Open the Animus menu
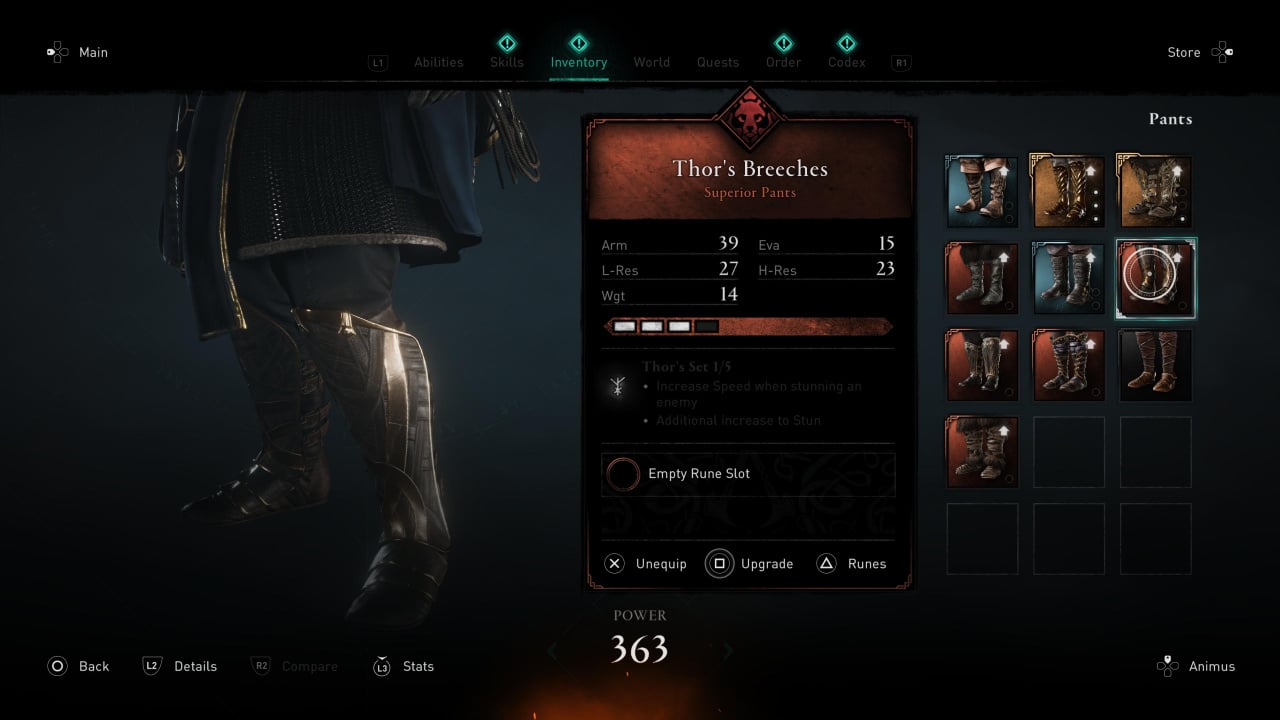Screen dimensions: 1280x720 click(1196, 666)
